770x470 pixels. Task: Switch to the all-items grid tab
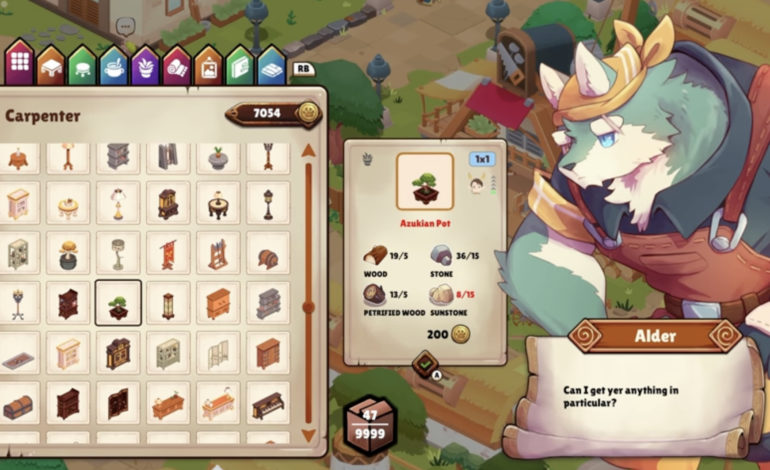tap(20, 66)
